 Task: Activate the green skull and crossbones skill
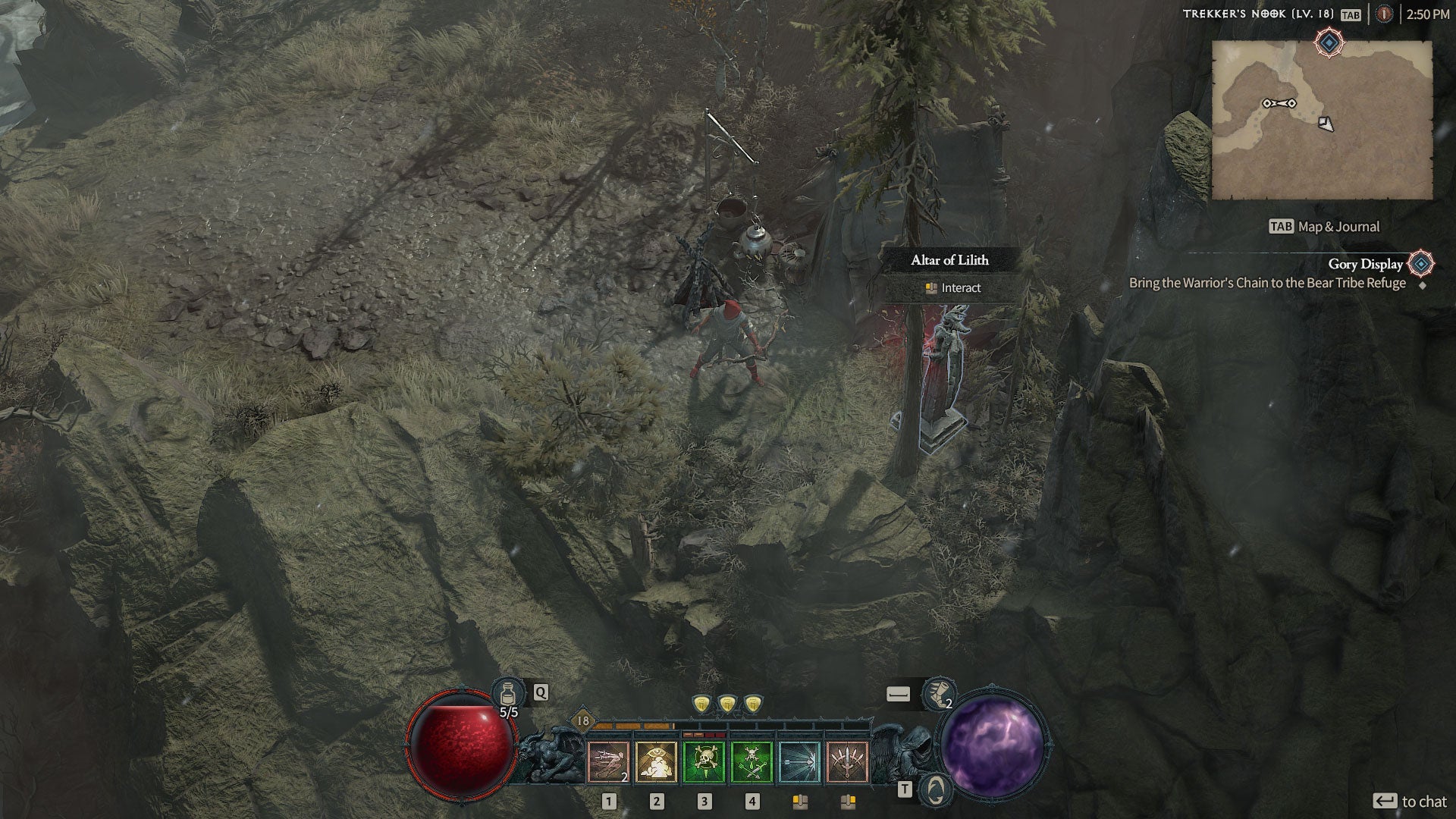tap(704, 761)
